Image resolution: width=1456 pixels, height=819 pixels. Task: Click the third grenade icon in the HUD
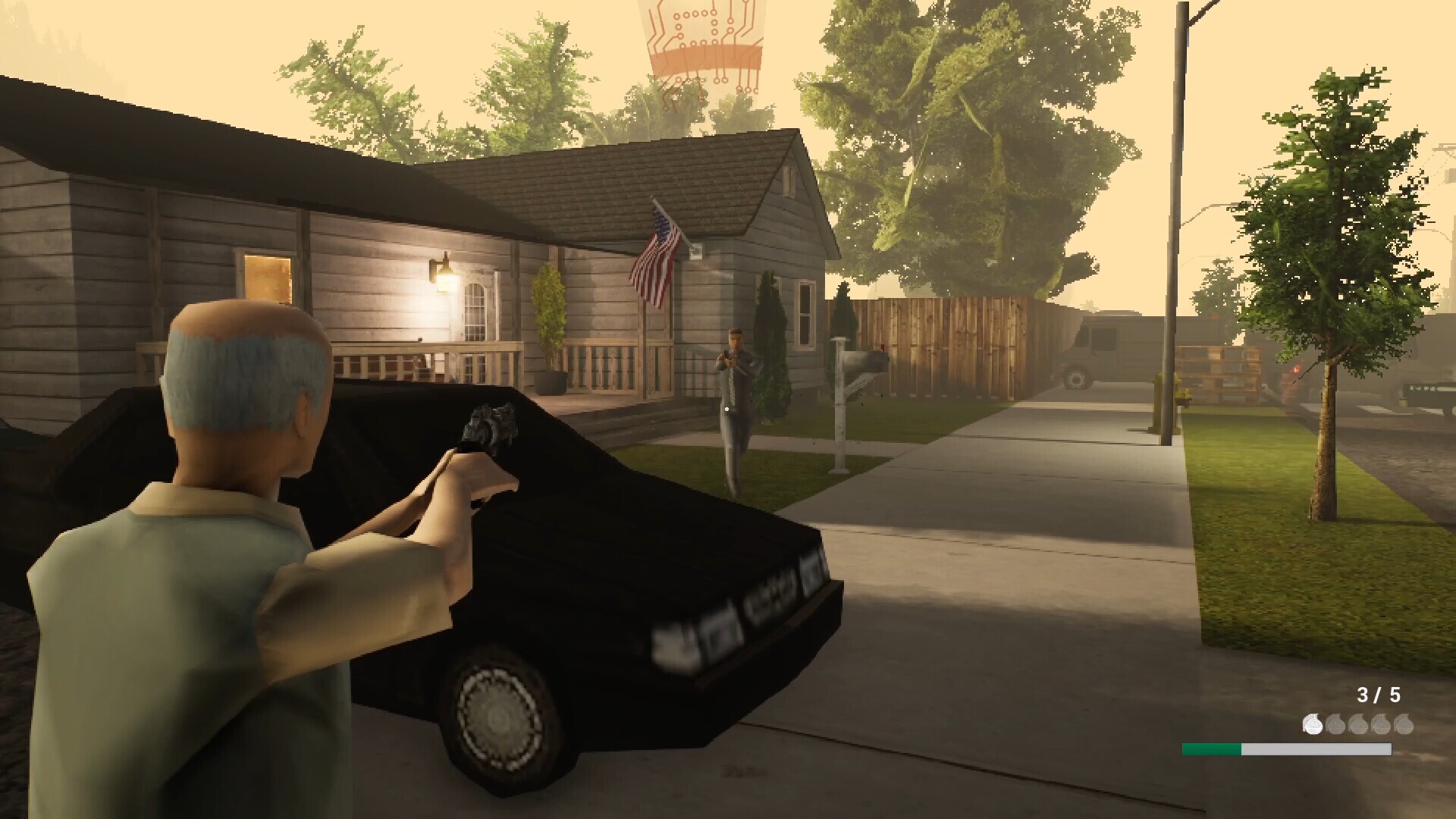(x=1358, y=725)
